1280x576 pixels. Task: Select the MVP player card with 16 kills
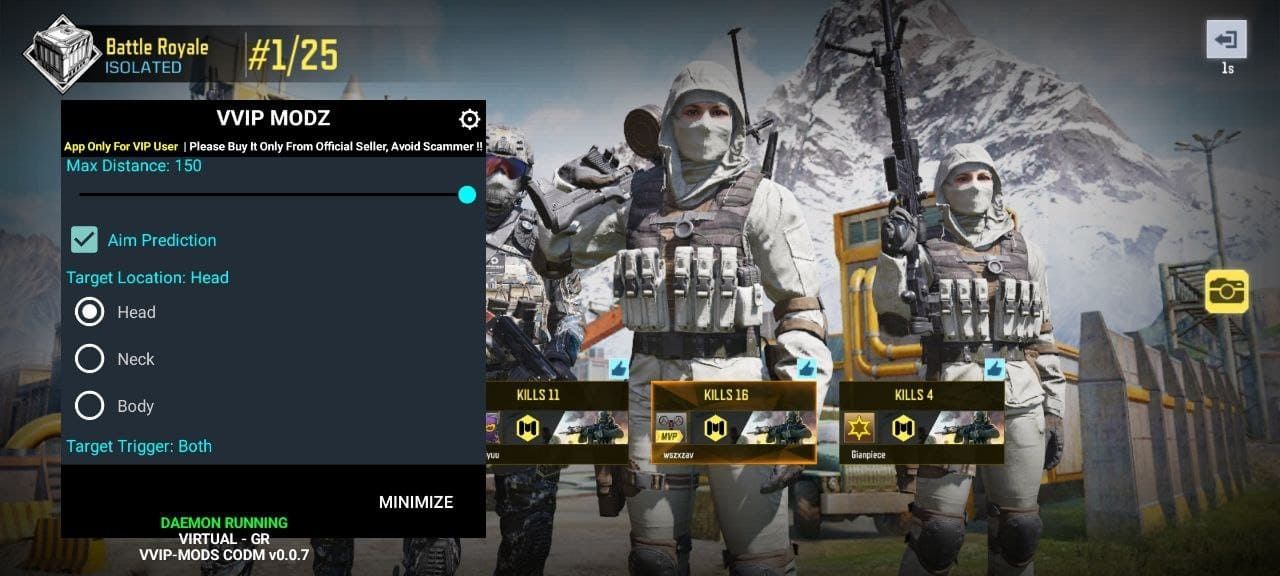click(x=733, y=422)
